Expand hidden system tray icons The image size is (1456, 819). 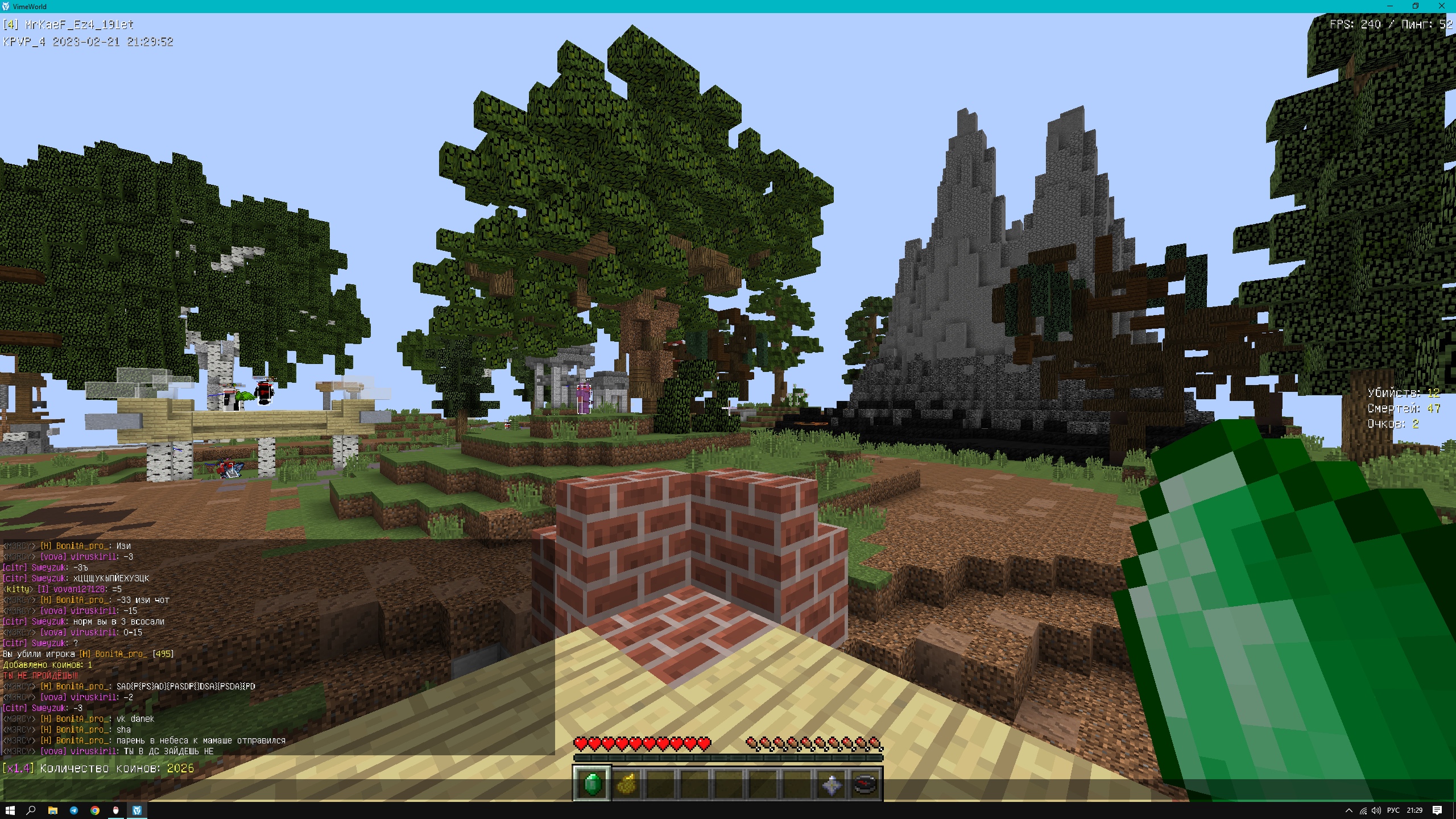pyautogui.click(x=1349, y=810)
